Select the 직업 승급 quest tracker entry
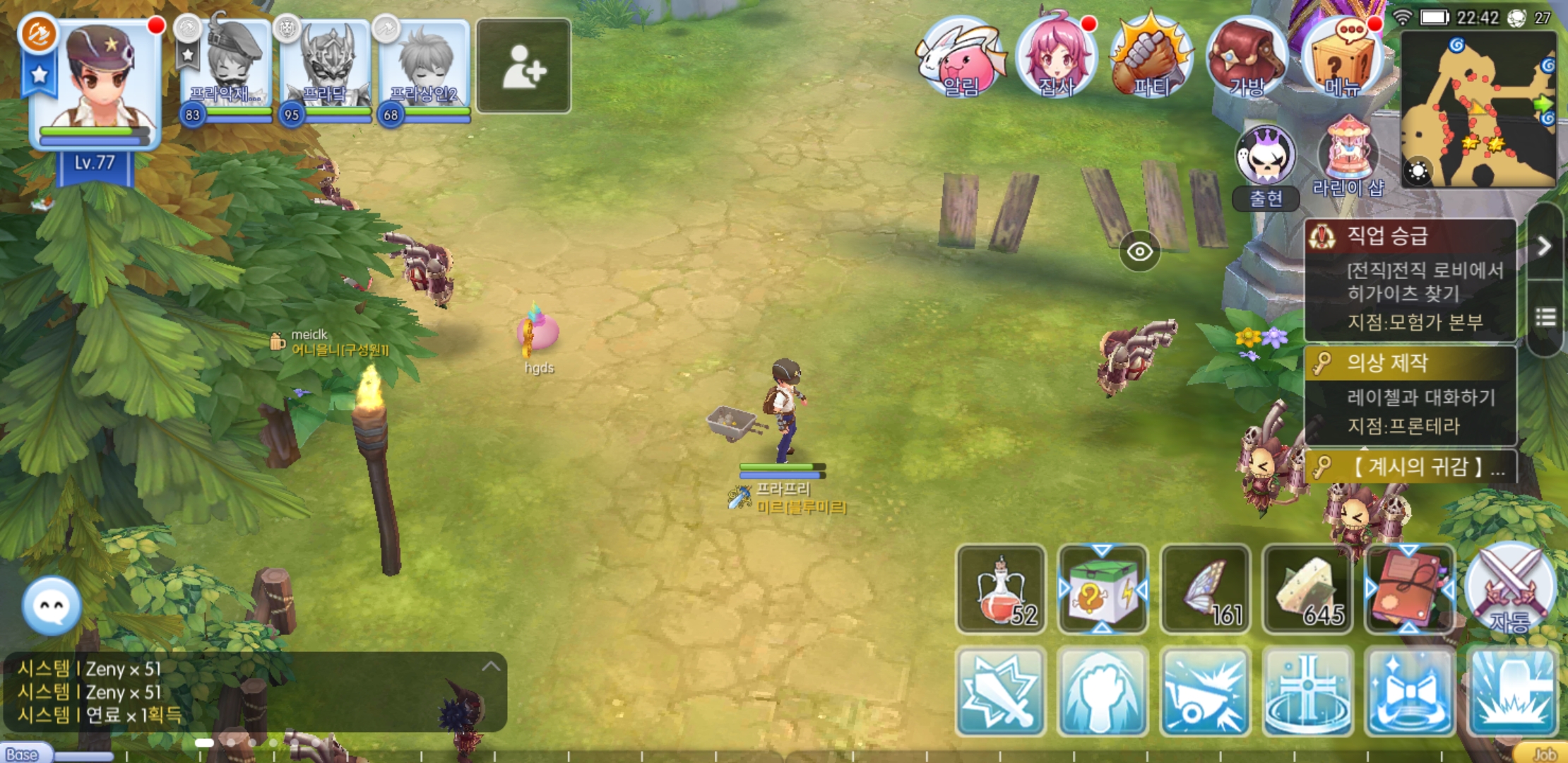 [1410, 280]
